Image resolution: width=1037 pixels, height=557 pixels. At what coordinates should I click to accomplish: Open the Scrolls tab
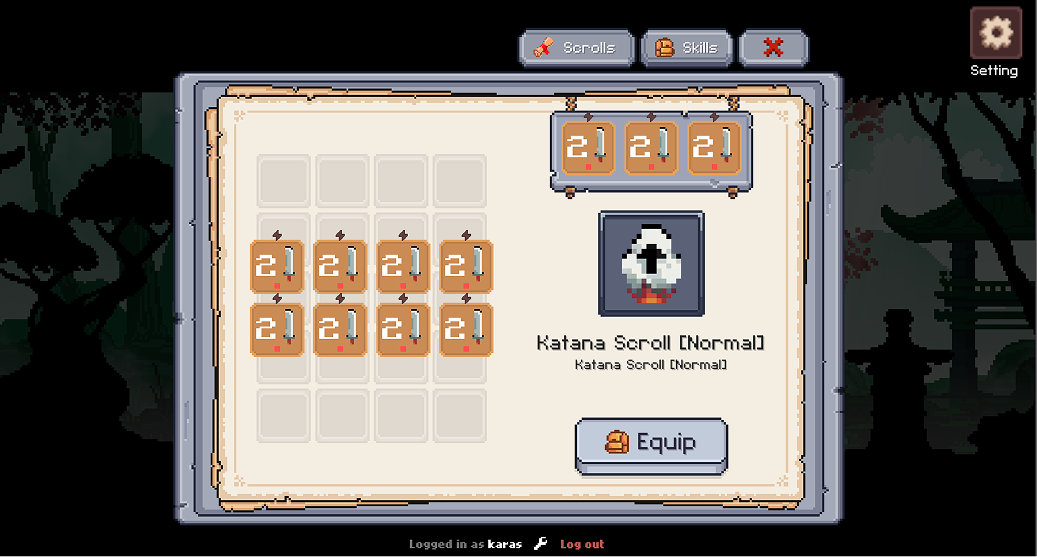point(577,48)
